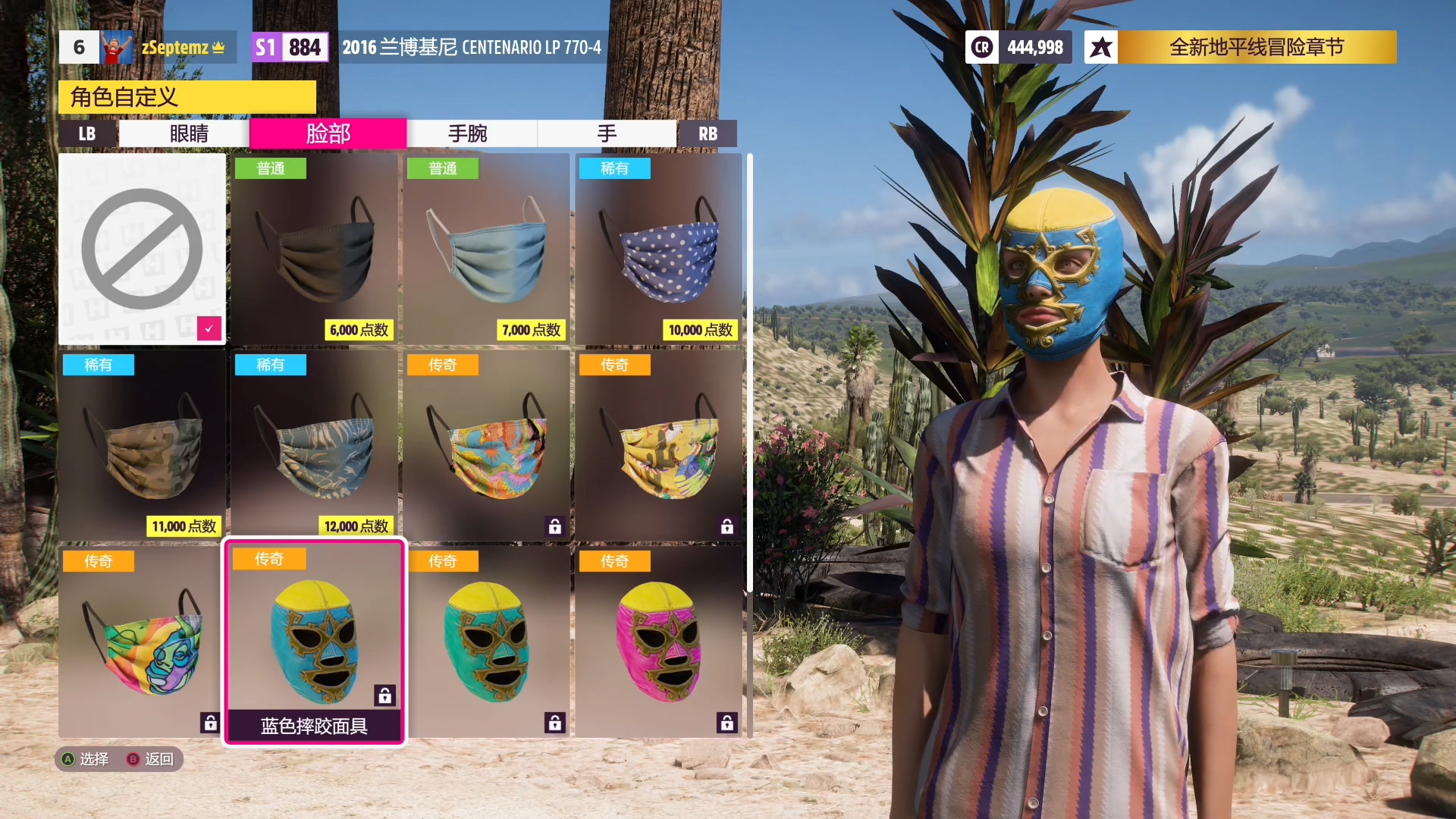Choose the 蓝色摔跤面具 wrestling mask
The image size is (1456, 819).
point(315,642)
